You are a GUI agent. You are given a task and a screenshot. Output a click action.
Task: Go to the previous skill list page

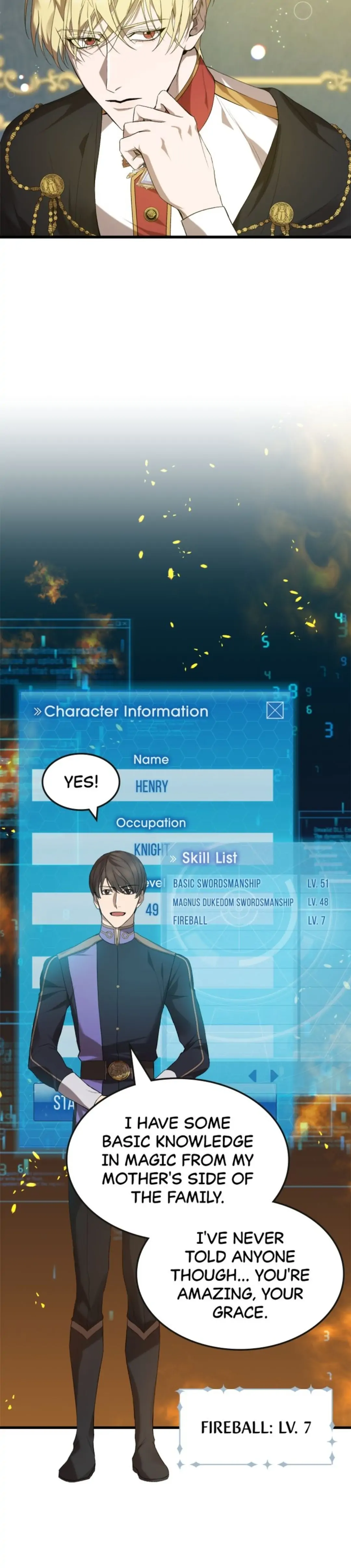point(253,1076)
